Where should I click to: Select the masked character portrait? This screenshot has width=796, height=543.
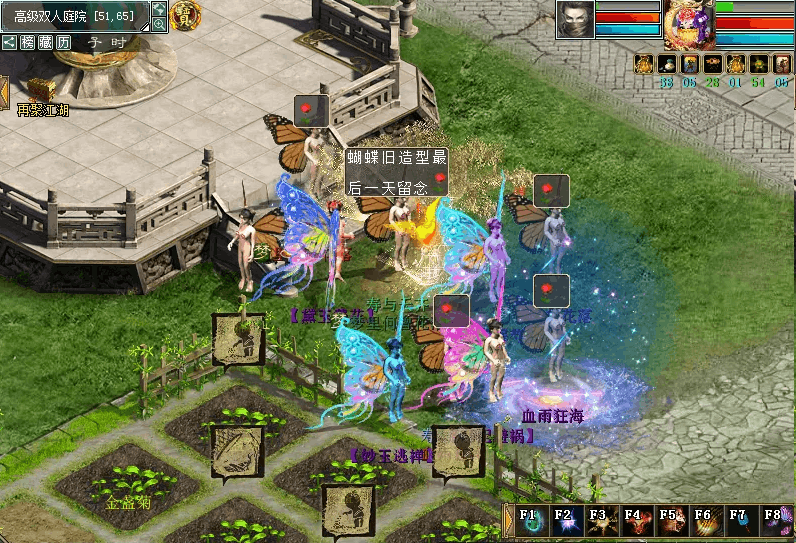click(x=575, y=20)
